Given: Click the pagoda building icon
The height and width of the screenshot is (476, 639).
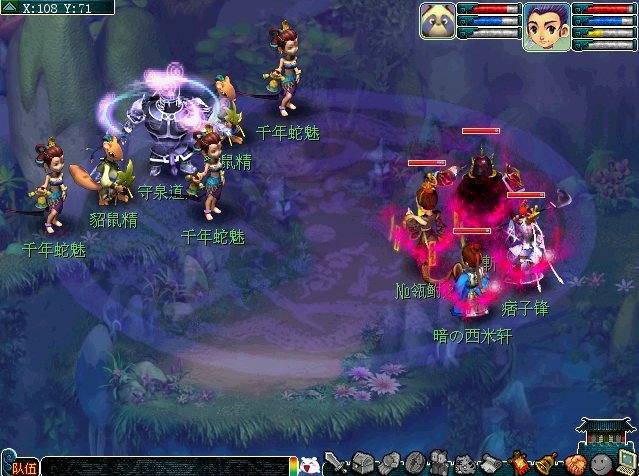Looking at the screenshot, I should [606, 431].
